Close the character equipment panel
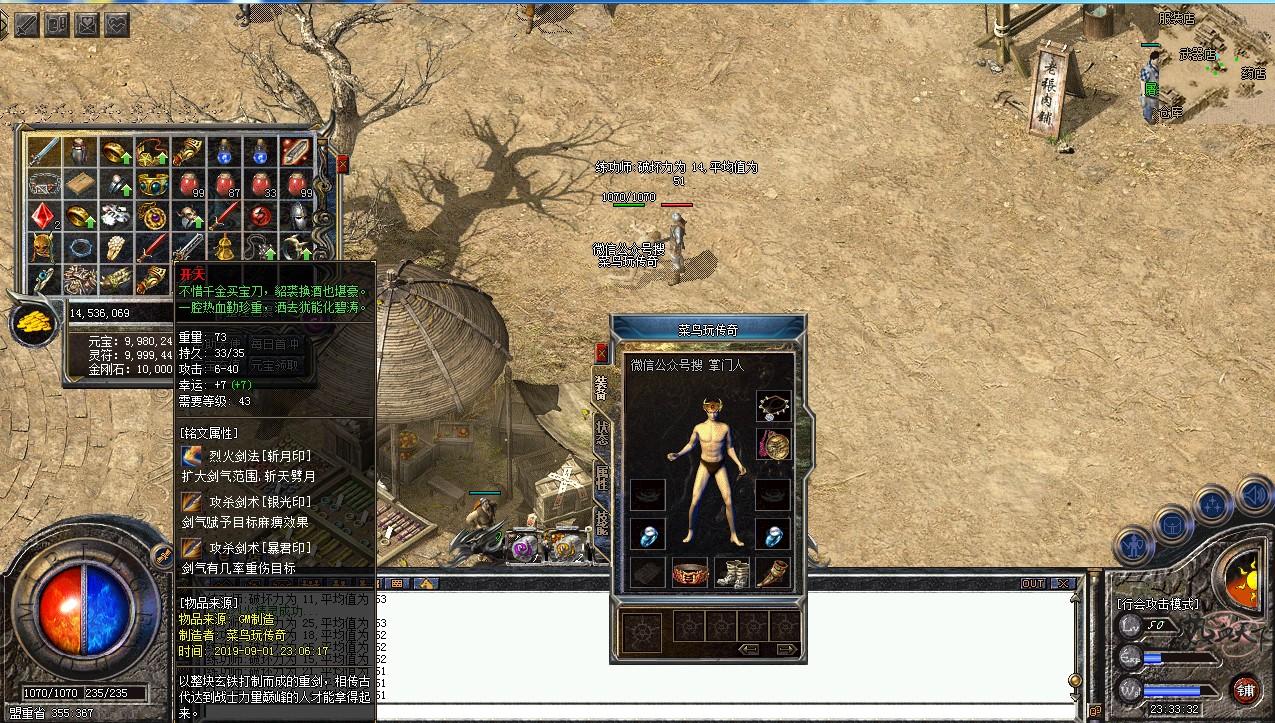 601,353
